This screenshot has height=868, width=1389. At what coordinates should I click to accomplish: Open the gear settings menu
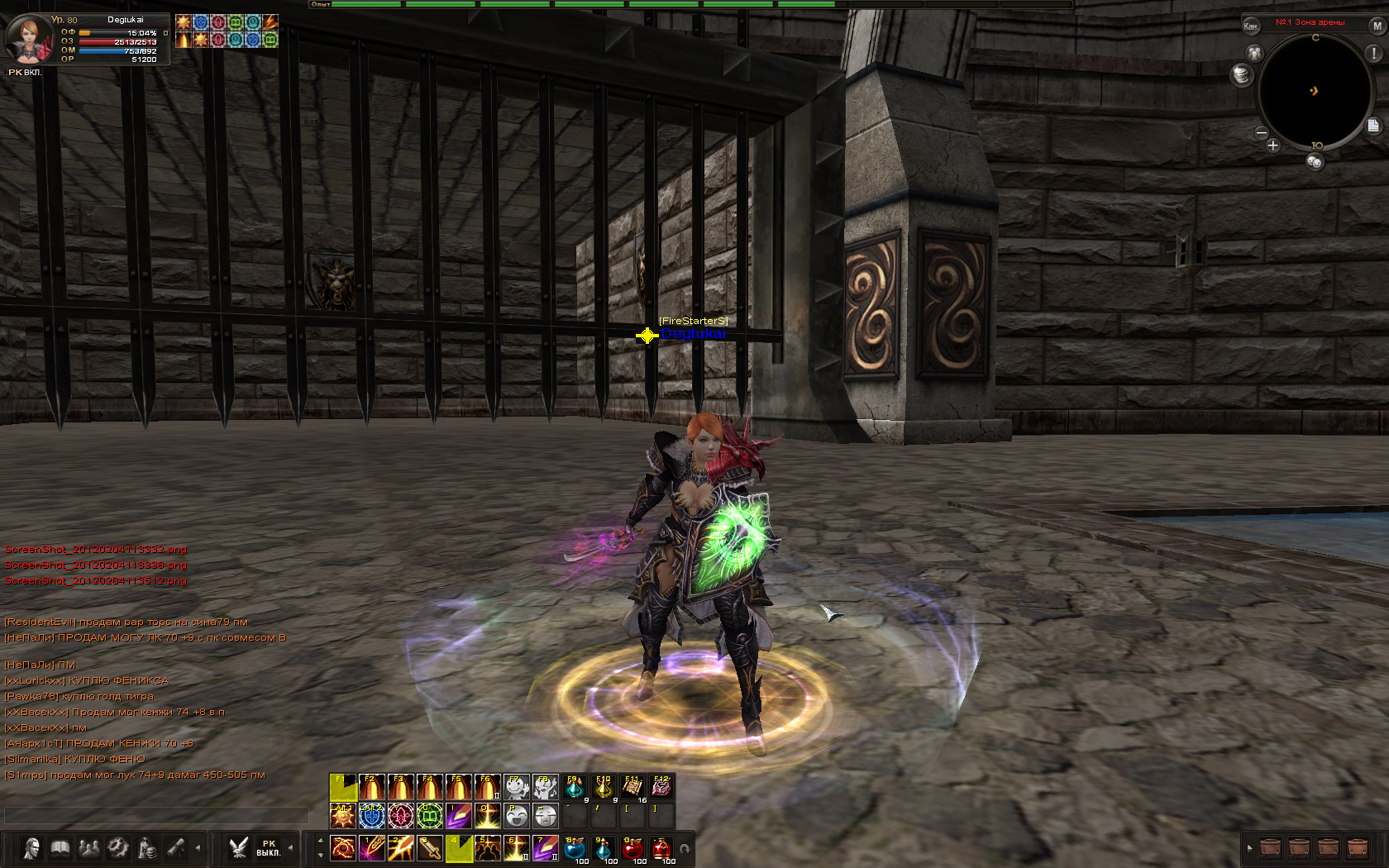118,848
